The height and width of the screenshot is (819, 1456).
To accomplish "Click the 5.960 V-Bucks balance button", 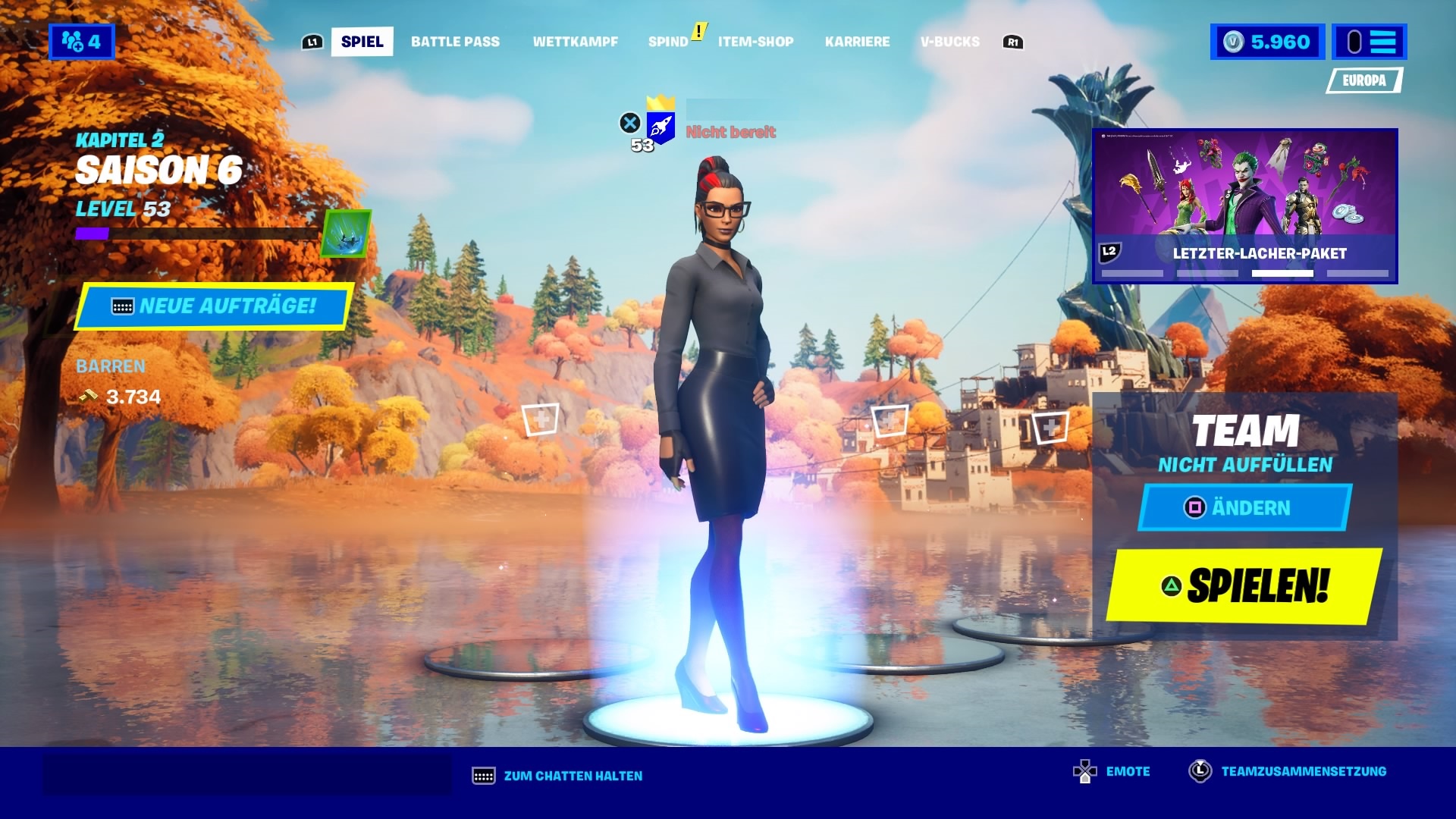I will point(1267,42).
